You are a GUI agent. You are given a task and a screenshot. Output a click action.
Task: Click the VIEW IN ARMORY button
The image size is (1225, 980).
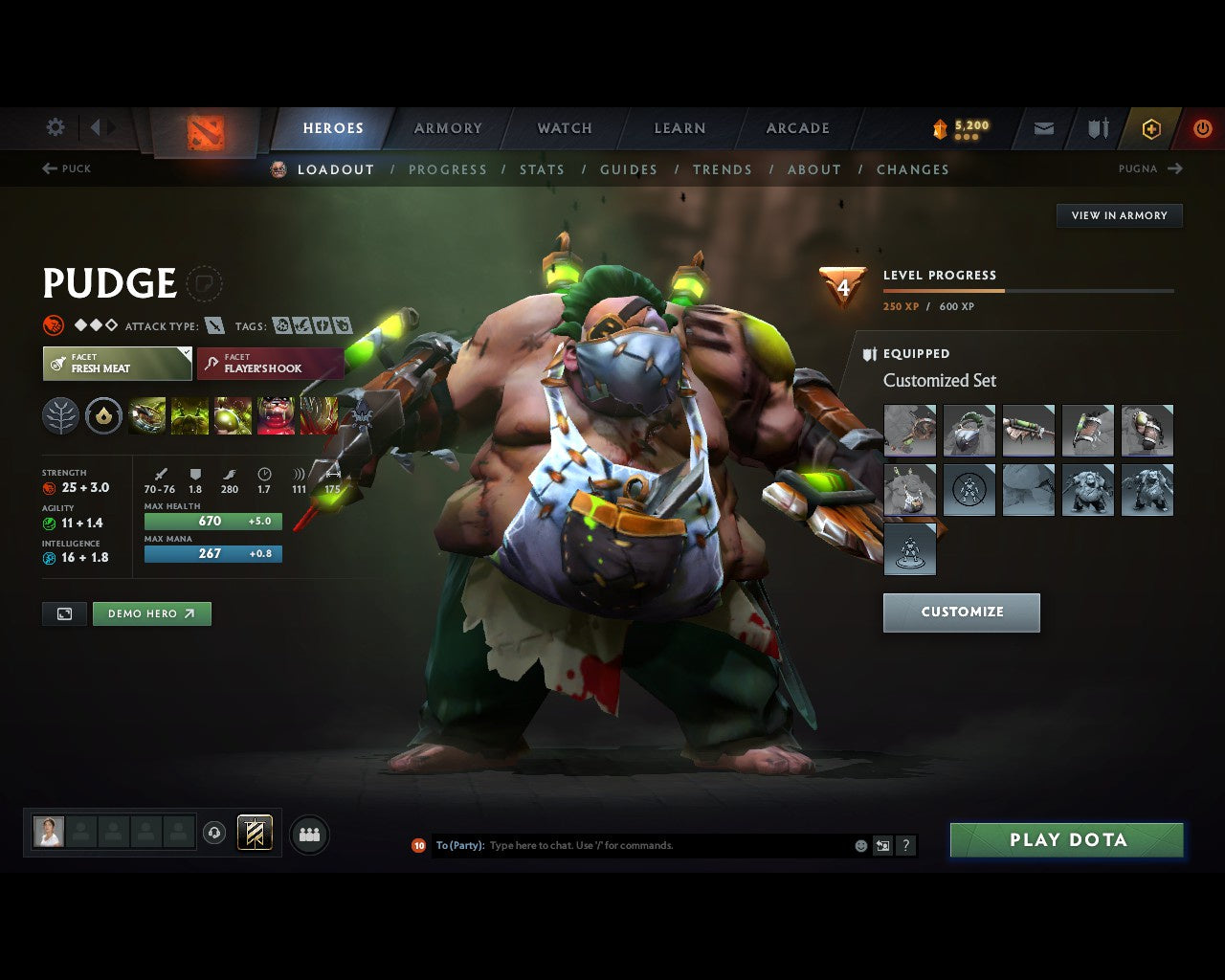[1119, 215]
